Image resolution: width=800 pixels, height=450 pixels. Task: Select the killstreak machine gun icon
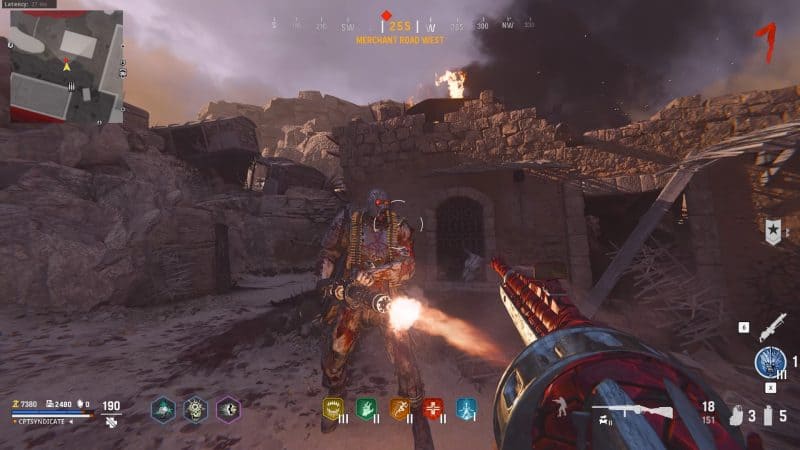pos(771,326)
